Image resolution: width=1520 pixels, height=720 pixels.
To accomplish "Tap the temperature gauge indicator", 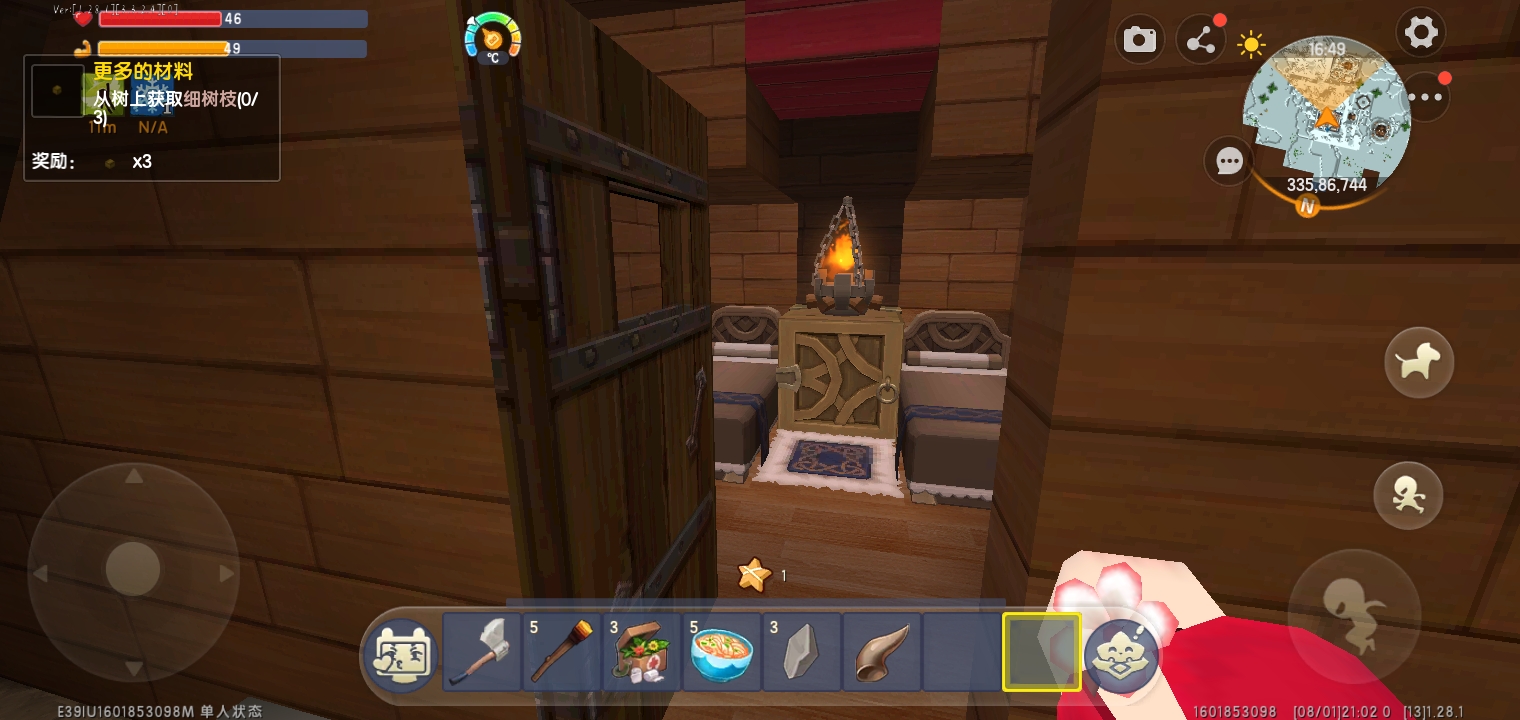I will pos(492,38).
